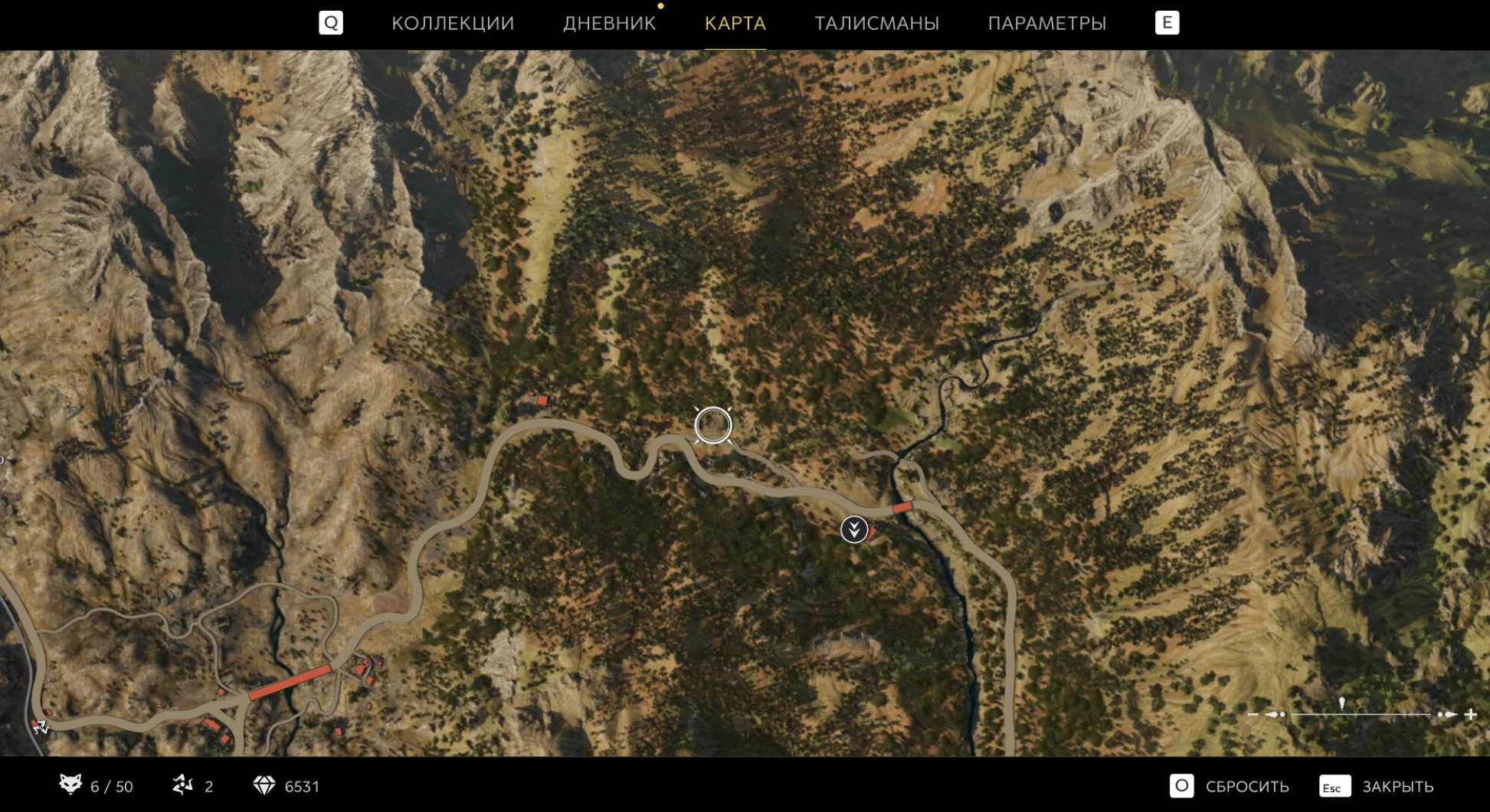Click the double-chevron marker on the map
Viewport: 1490px width, 812px height.
pos(853,529)
